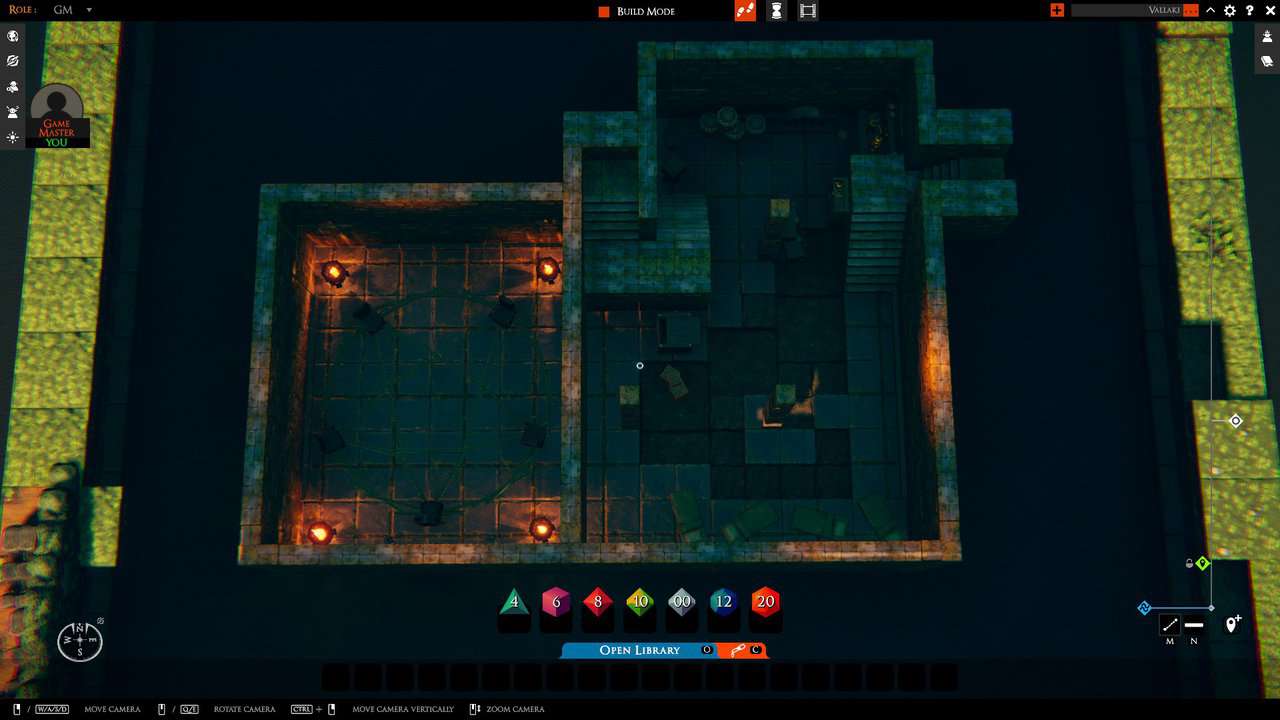Select the light tool at sidebar bottom
Viewport: 1280px width, 720px height.
click(x=12, y=137)
